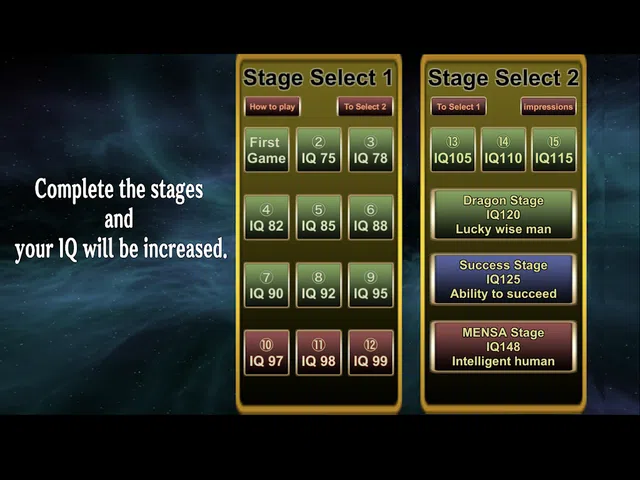
Task: Launch the IQ 85 stage
Action: point(319,217)
